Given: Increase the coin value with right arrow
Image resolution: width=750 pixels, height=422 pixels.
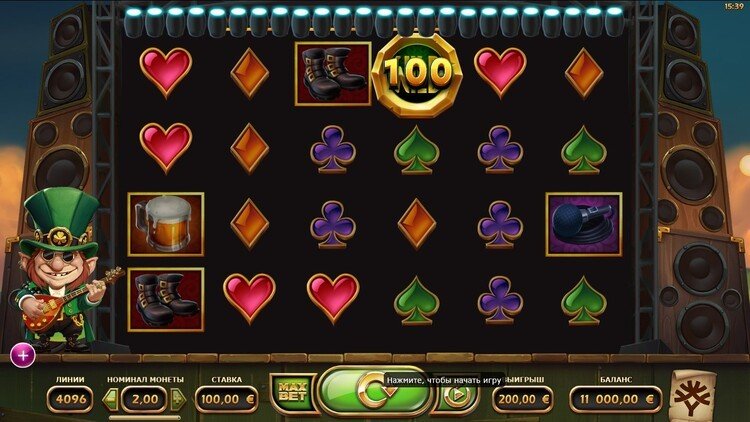Looking at the screenshot, I should tap(179, 399).
